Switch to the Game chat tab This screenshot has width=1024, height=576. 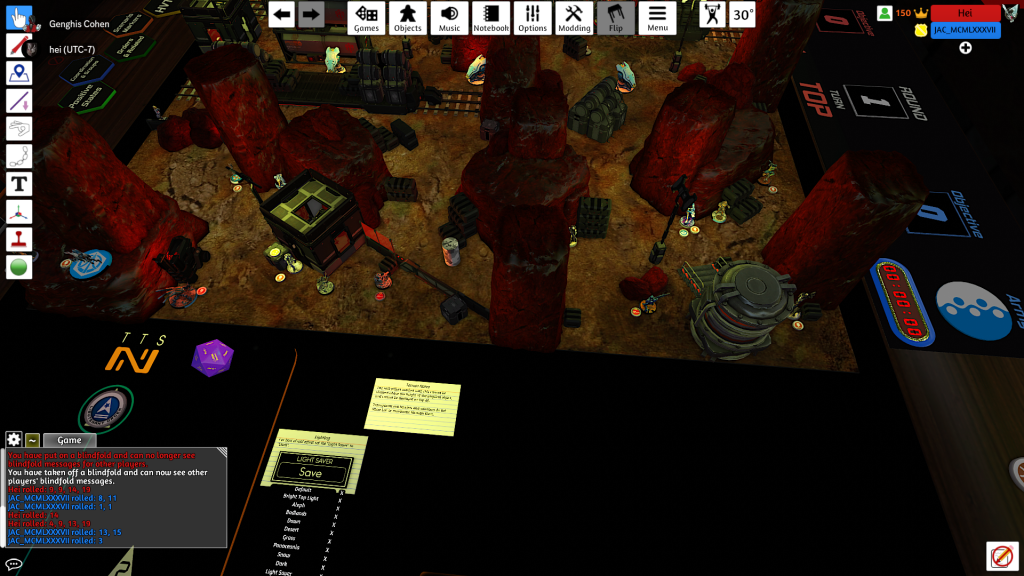[69, 440]
